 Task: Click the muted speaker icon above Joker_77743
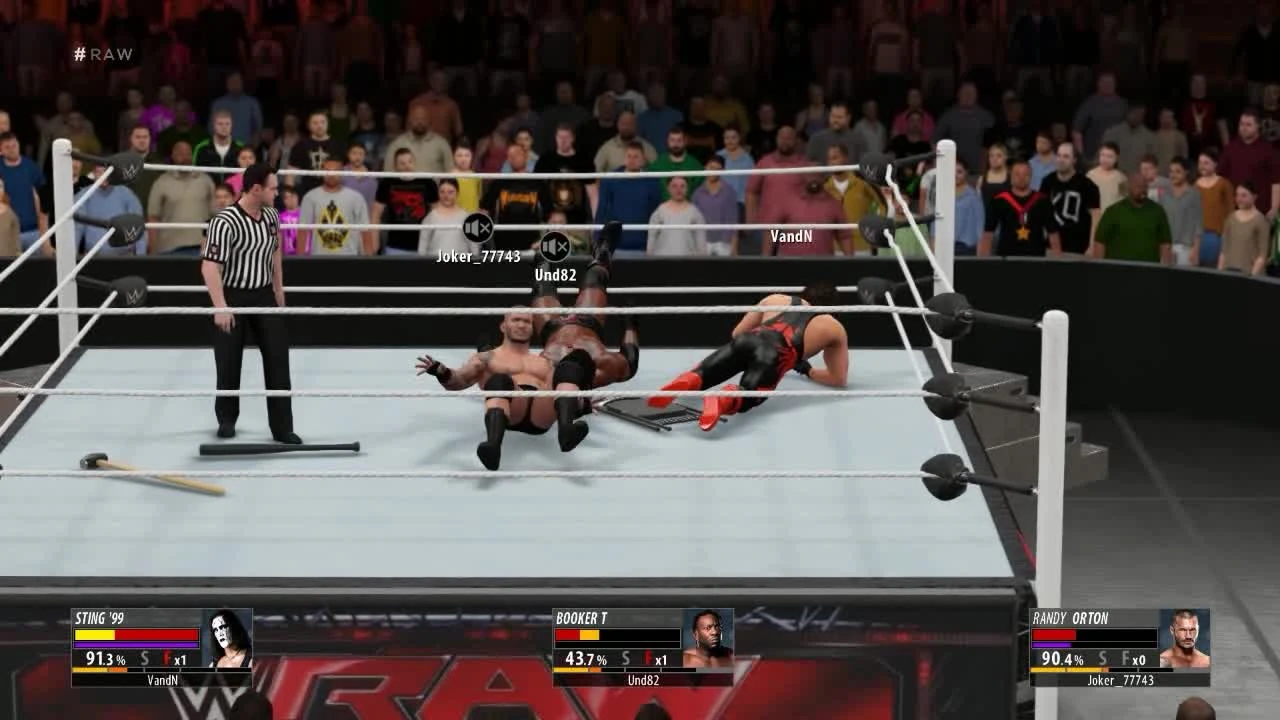[x=477, y=227]
